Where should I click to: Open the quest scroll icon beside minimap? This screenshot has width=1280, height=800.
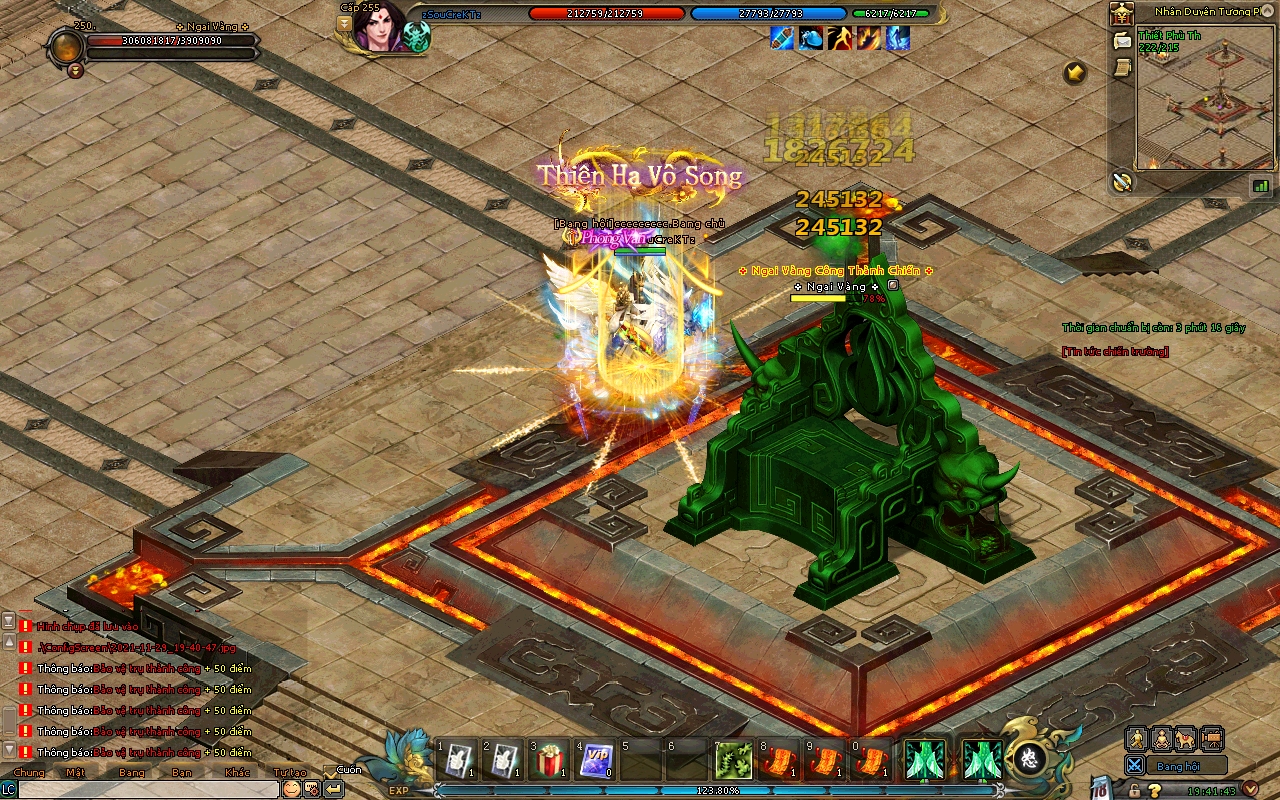coord(1122,66)
